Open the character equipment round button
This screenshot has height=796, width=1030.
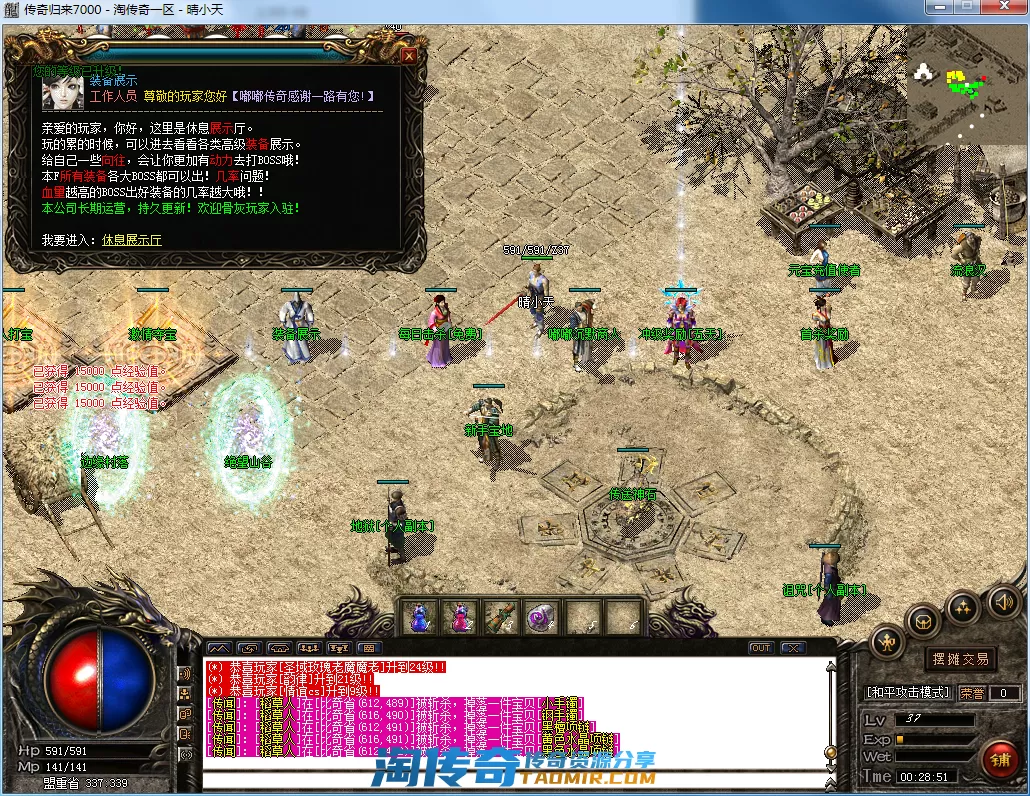(887, 642)
